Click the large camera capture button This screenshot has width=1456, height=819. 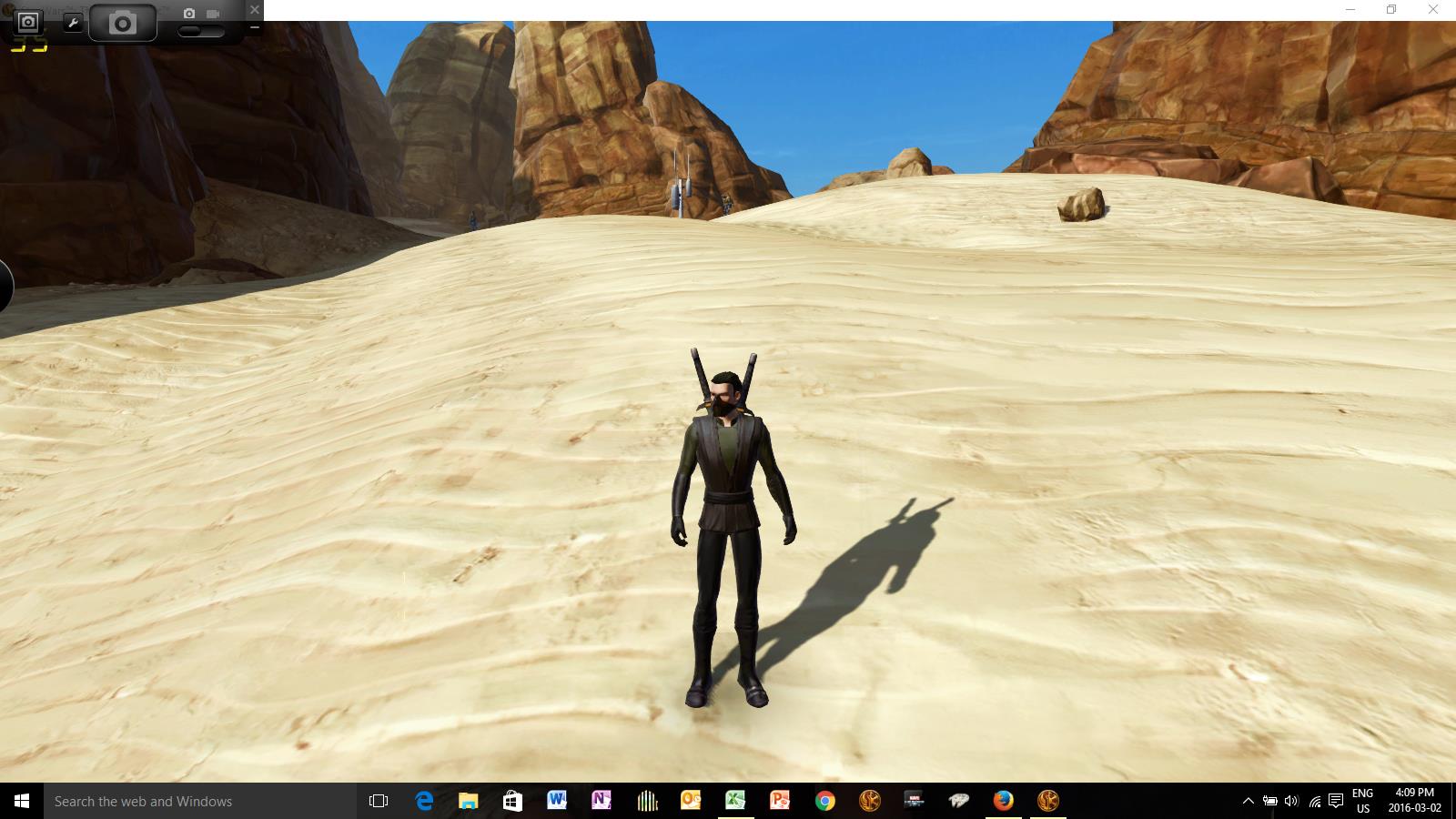coord(123,23)
